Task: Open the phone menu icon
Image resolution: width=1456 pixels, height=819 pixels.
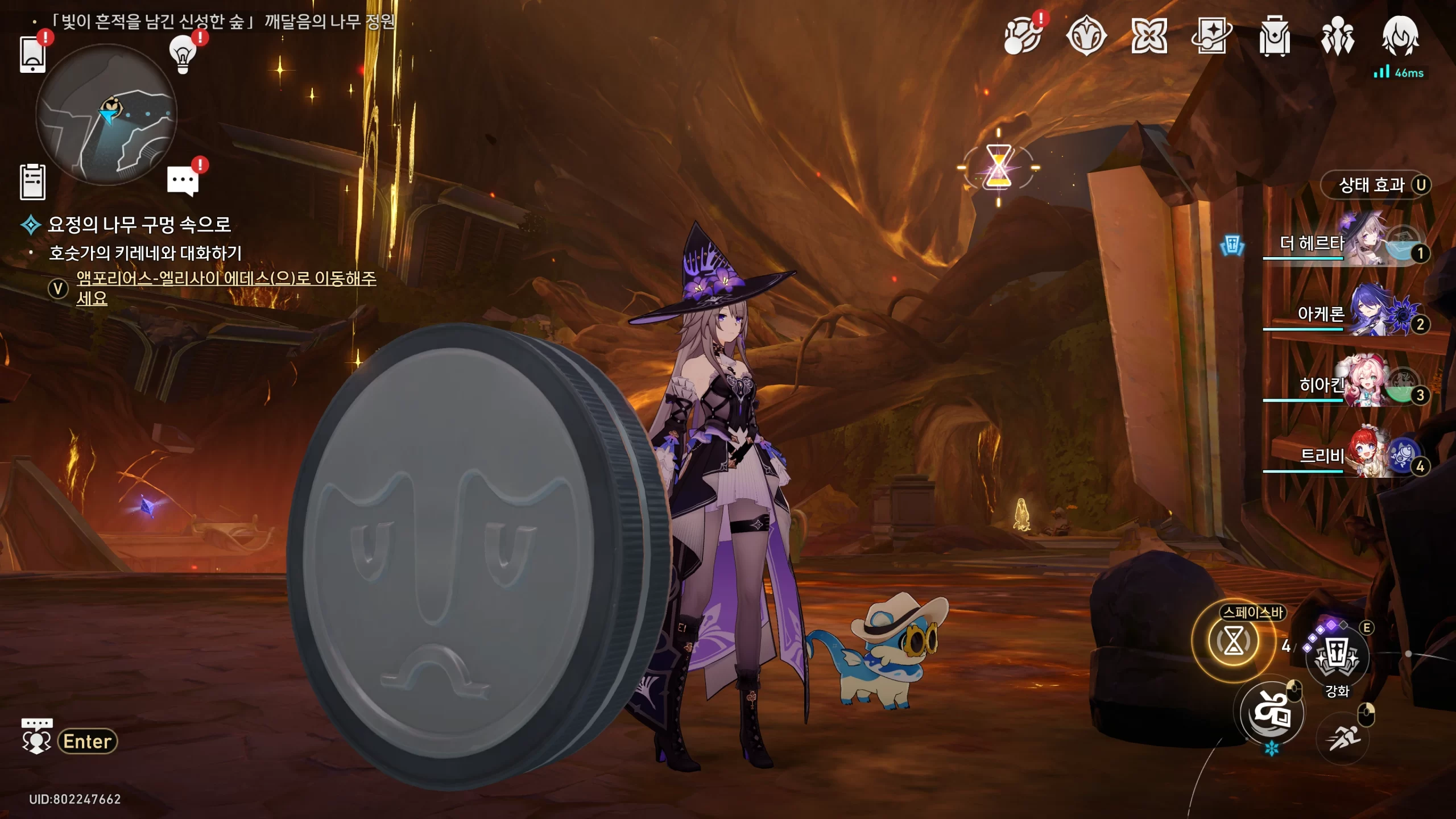Action: (32, 55)
